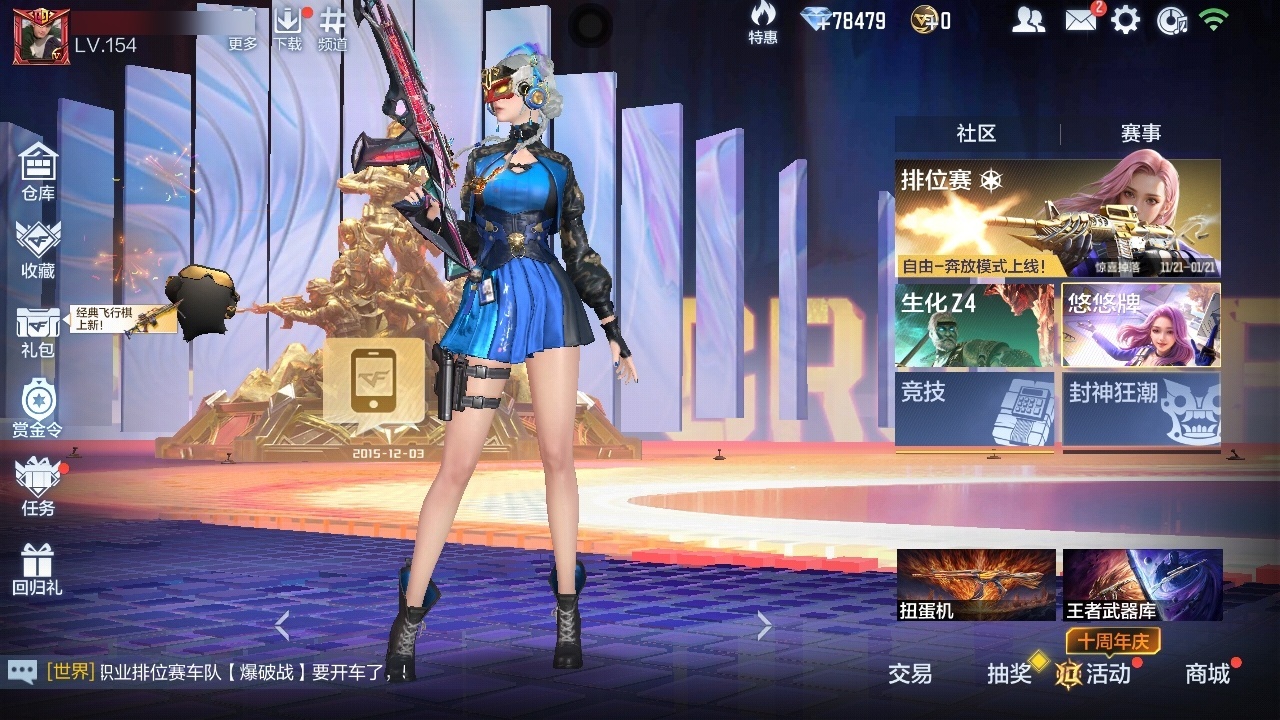
Task: Open the 仓库 warehouse menu
Action: click(x=38, y=172)
